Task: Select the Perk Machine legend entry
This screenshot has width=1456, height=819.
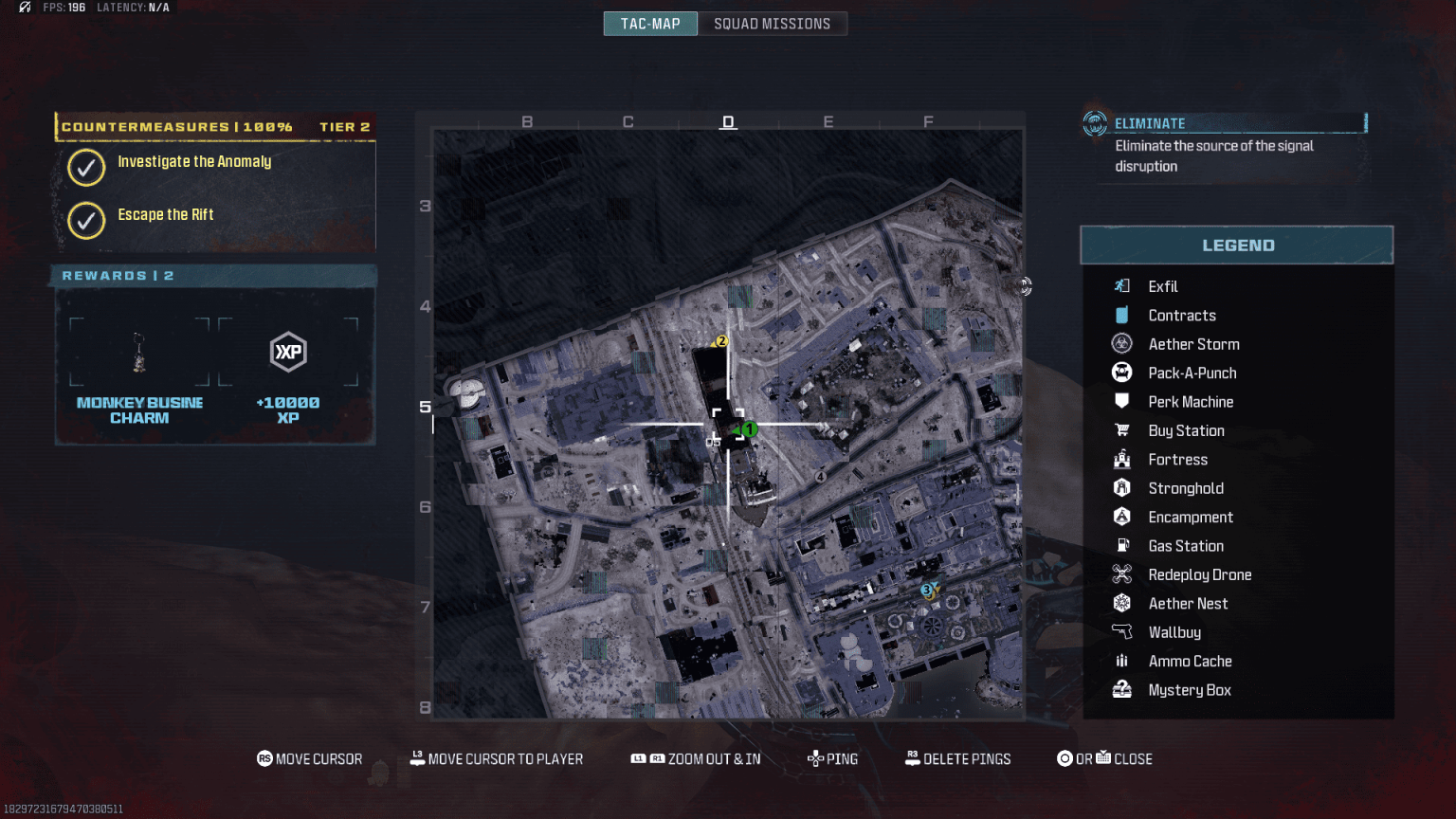Action: pos(1191,402)
